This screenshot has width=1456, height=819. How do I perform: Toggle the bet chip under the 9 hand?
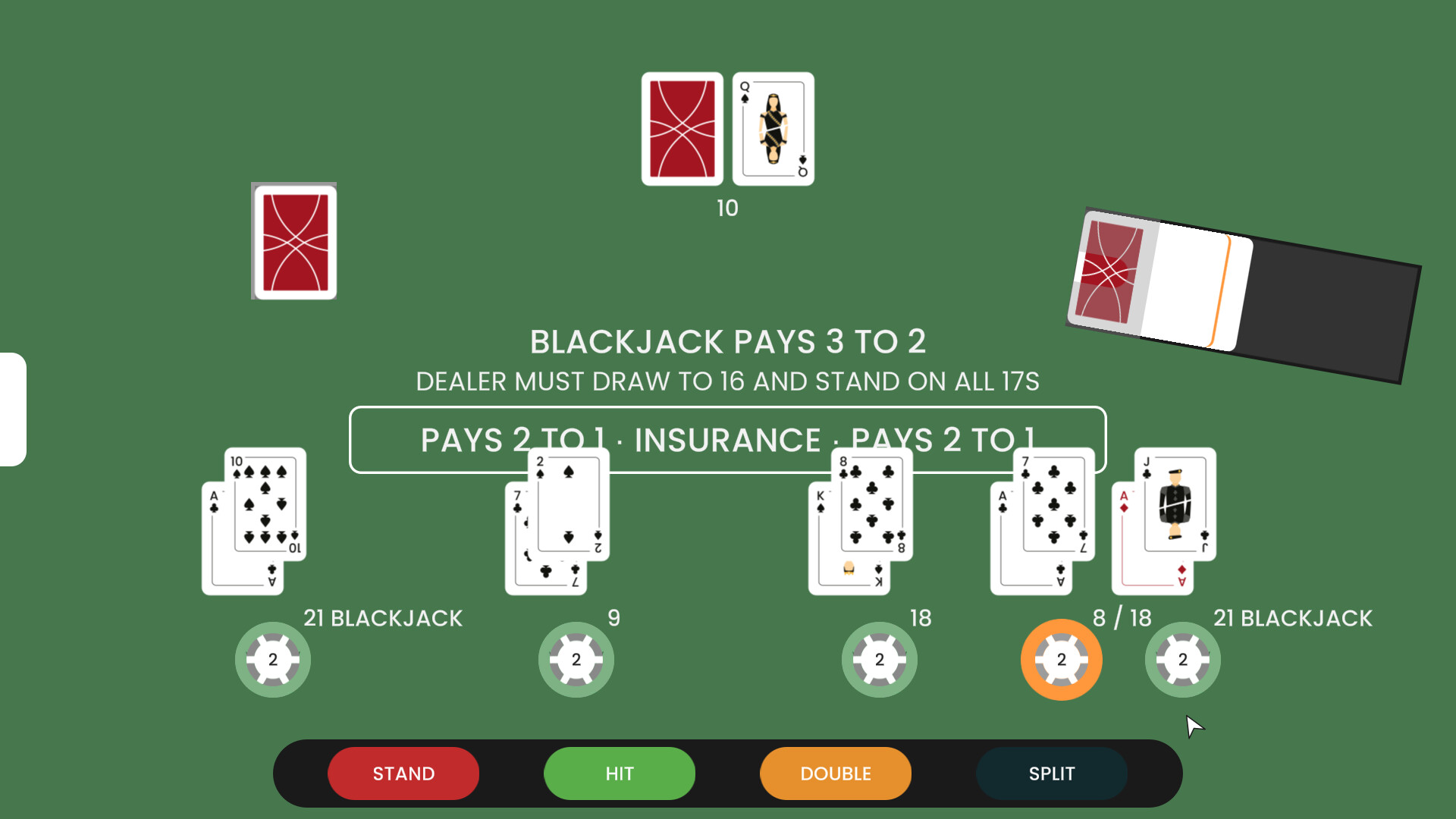point(576,659)
